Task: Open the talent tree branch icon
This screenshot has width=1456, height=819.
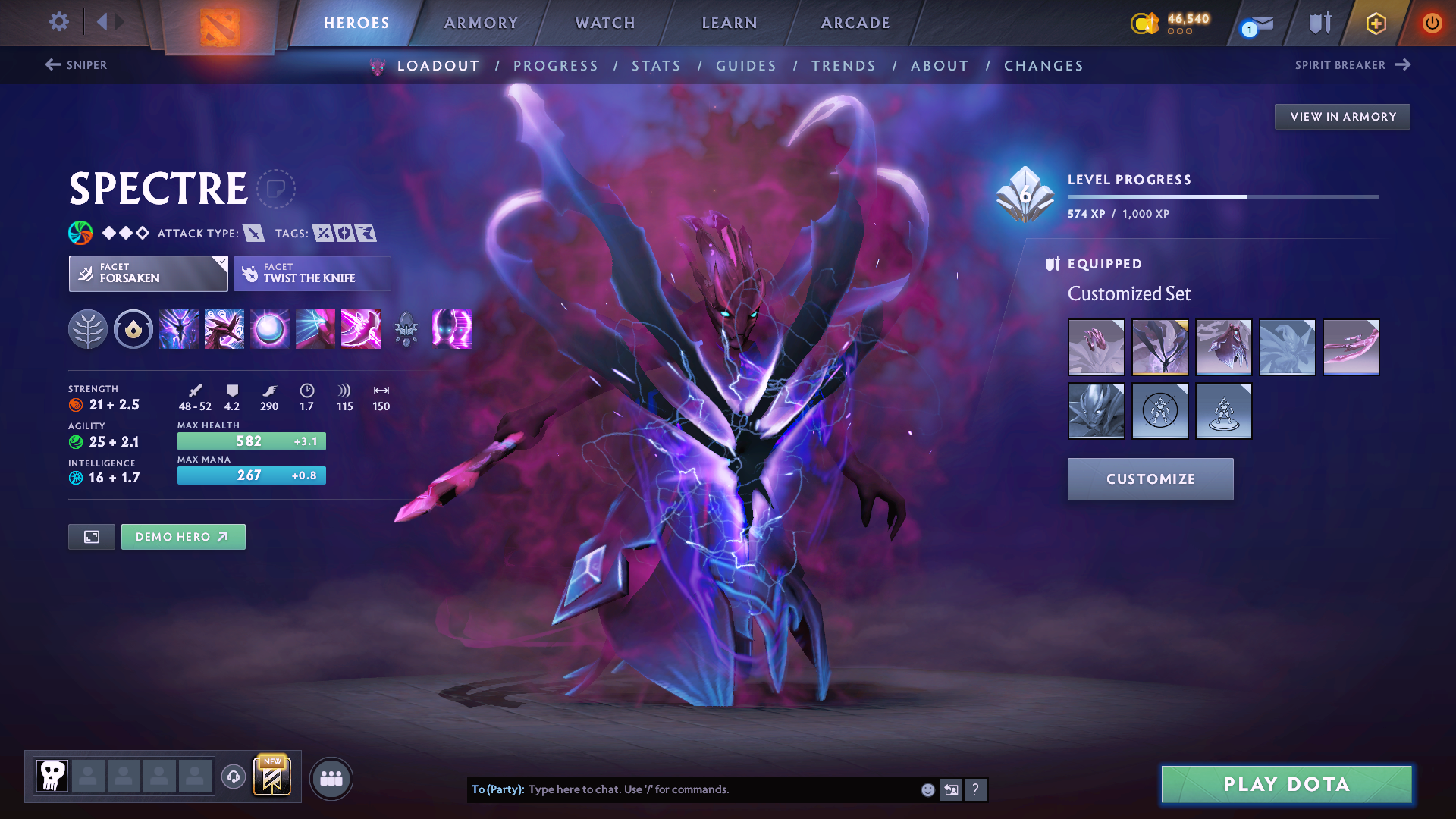Action: (89, 329)
